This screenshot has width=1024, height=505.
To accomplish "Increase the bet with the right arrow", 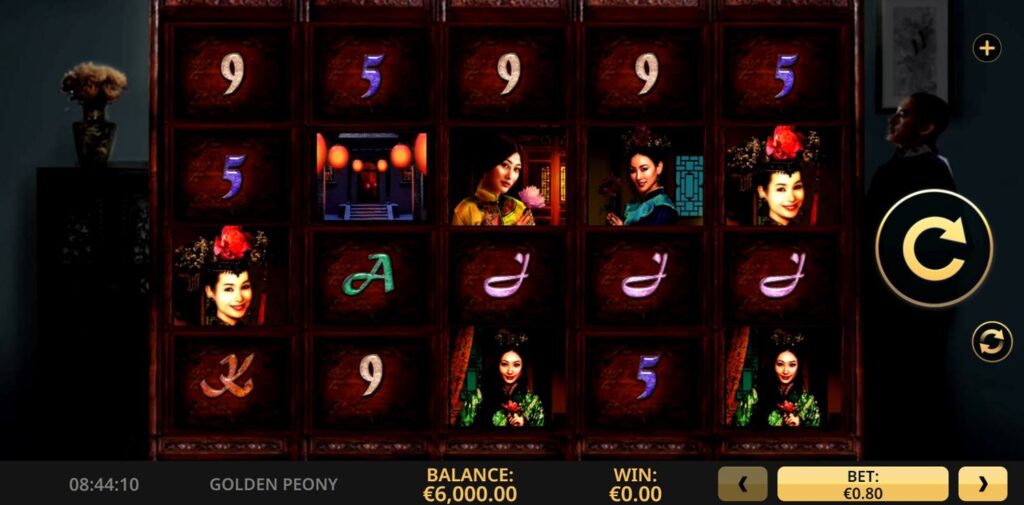I will [982, 484].
